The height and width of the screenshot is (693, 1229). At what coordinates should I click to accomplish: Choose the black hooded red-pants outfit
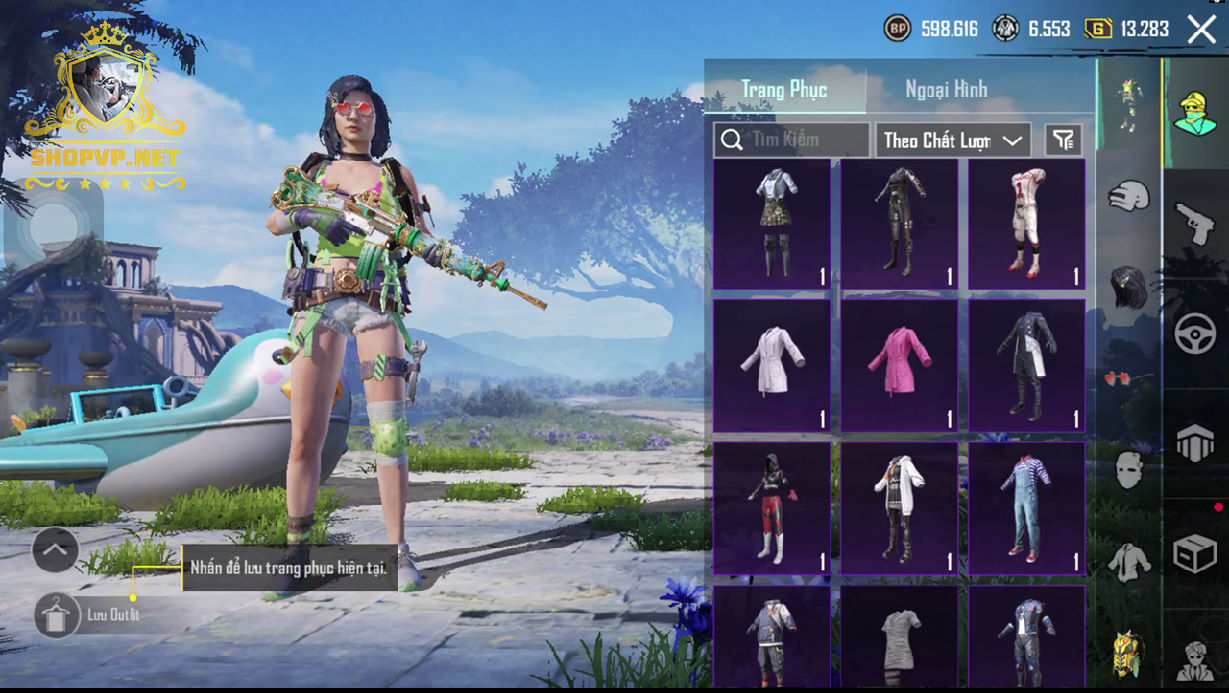pos(771,507)
